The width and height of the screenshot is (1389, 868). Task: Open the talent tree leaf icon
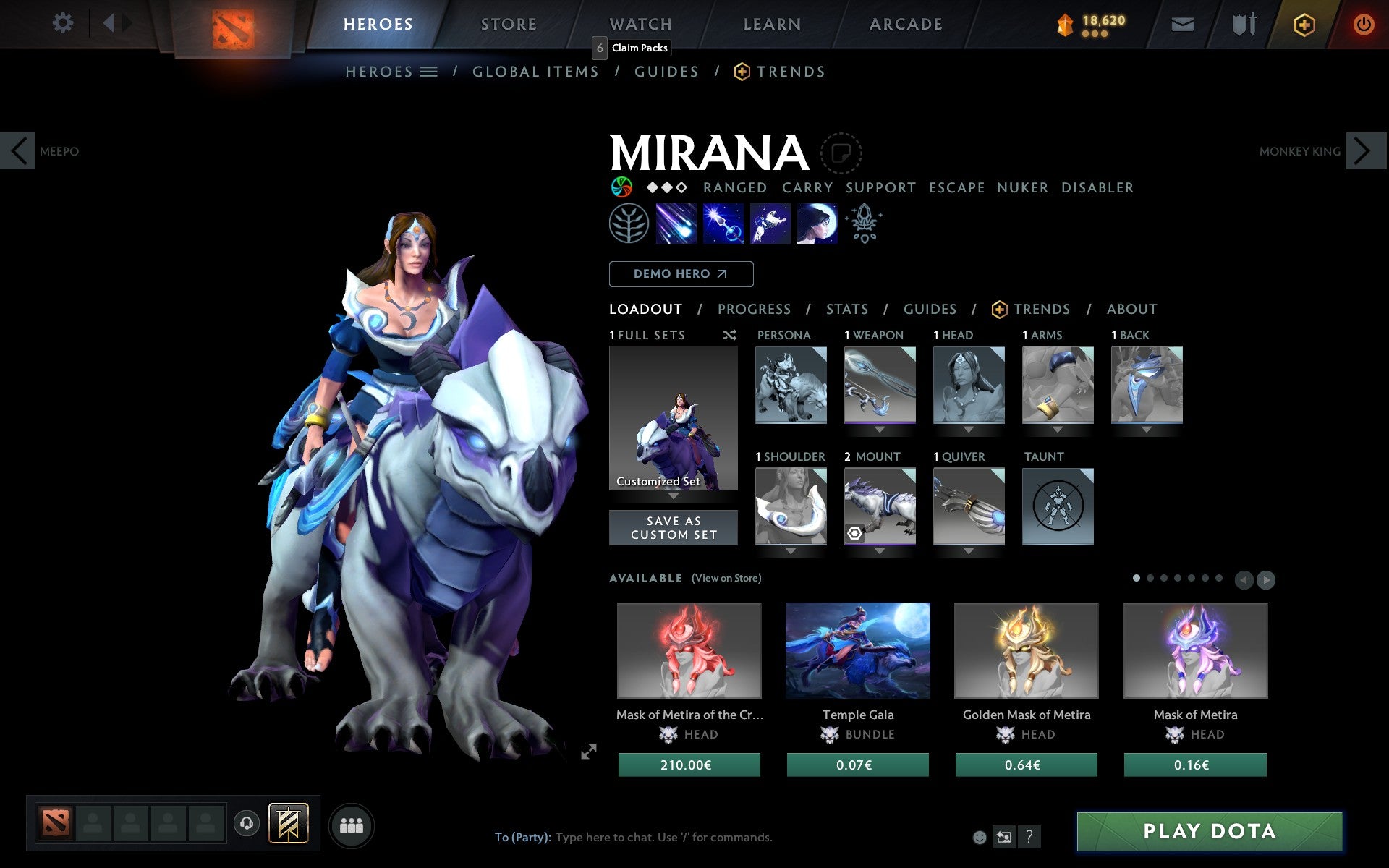point(628,224)
